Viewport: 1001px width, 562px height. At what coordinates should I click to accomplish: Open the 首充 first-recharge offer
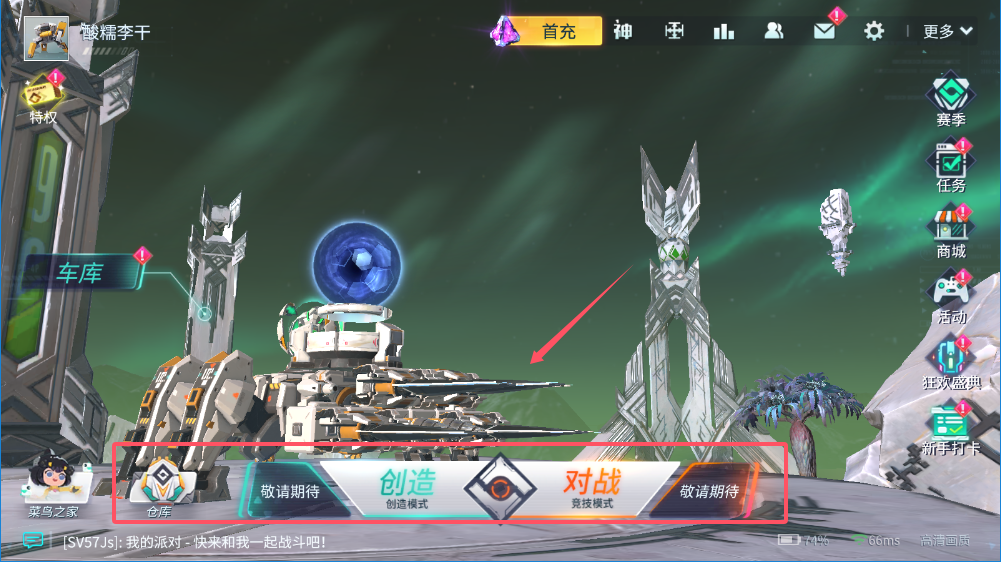coord(558,31)
